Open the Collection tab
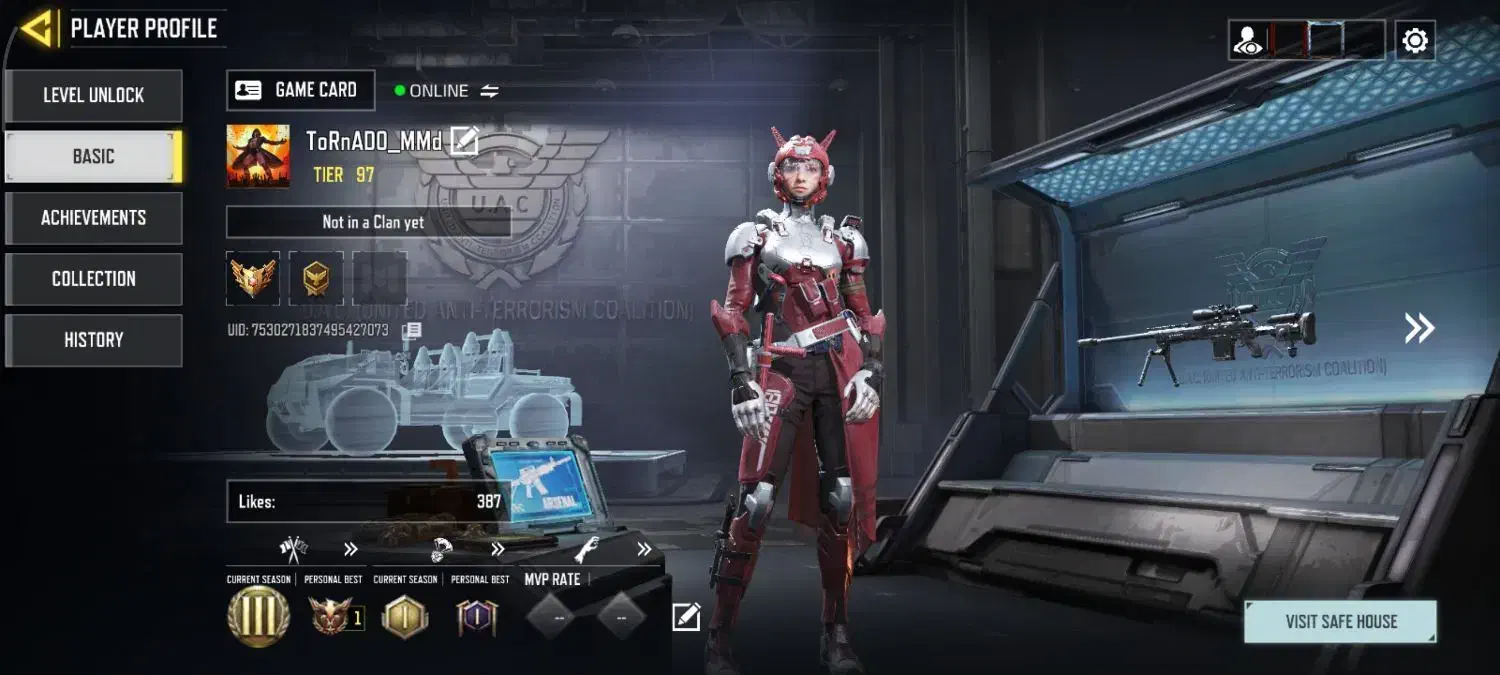The height and width of the screenshot is (675, 1500). pos(93,279)
